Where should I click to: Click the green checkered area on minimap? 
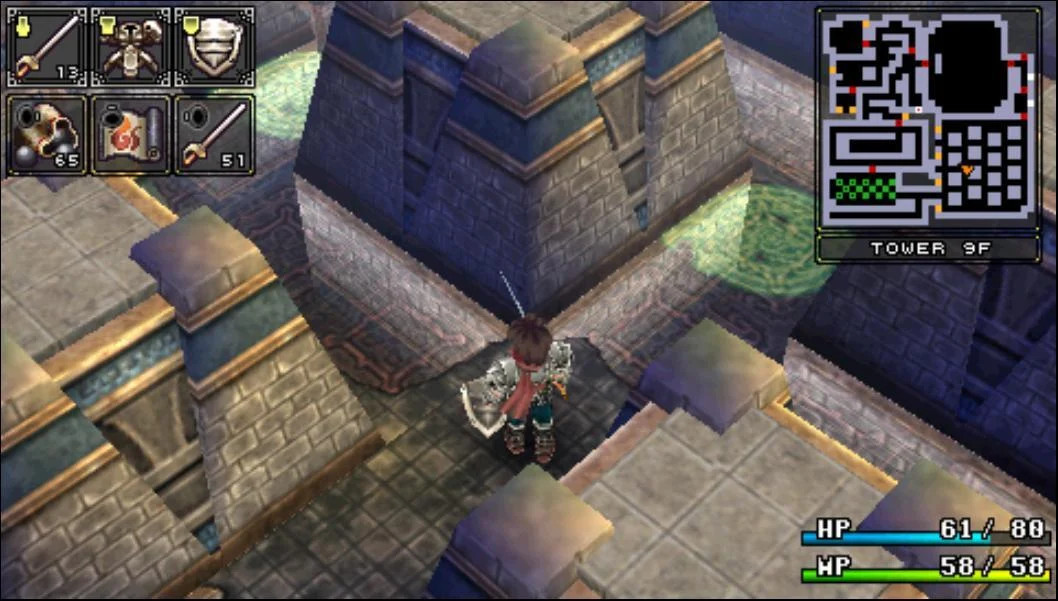[x=865, y=187]
